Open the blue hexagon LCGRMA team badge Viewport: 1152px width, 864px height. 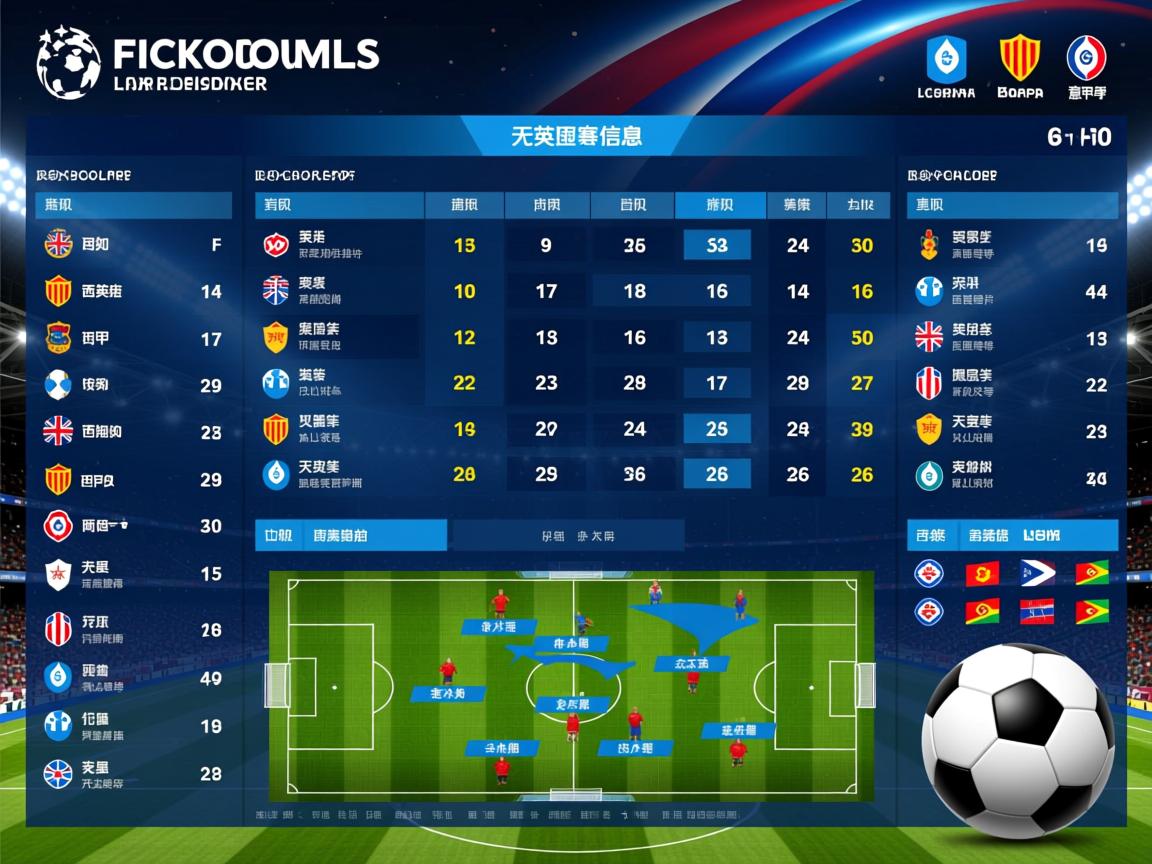tap(945, 58)
